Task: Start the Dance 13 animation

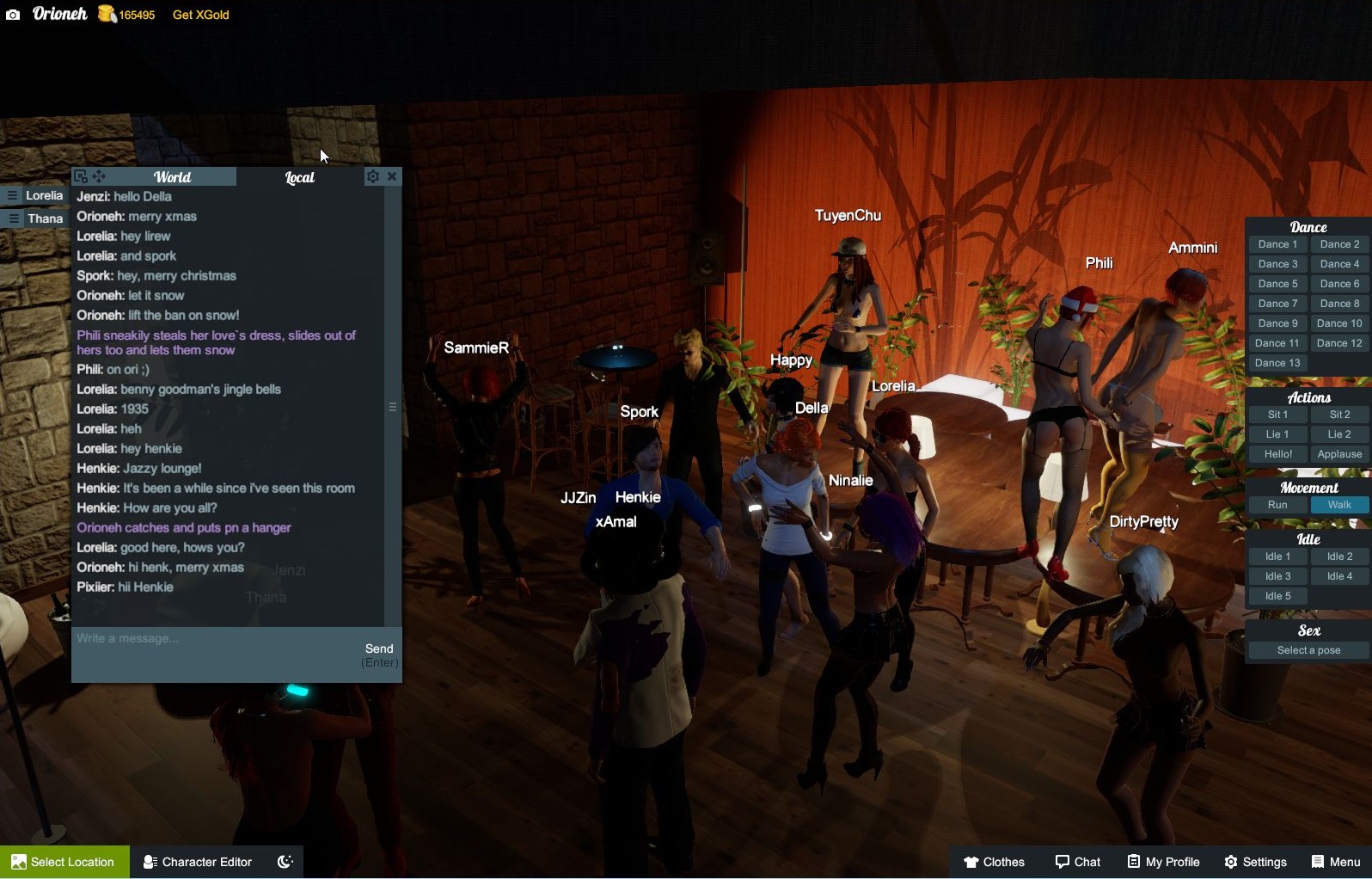Action: click(x=1277, y=363)
